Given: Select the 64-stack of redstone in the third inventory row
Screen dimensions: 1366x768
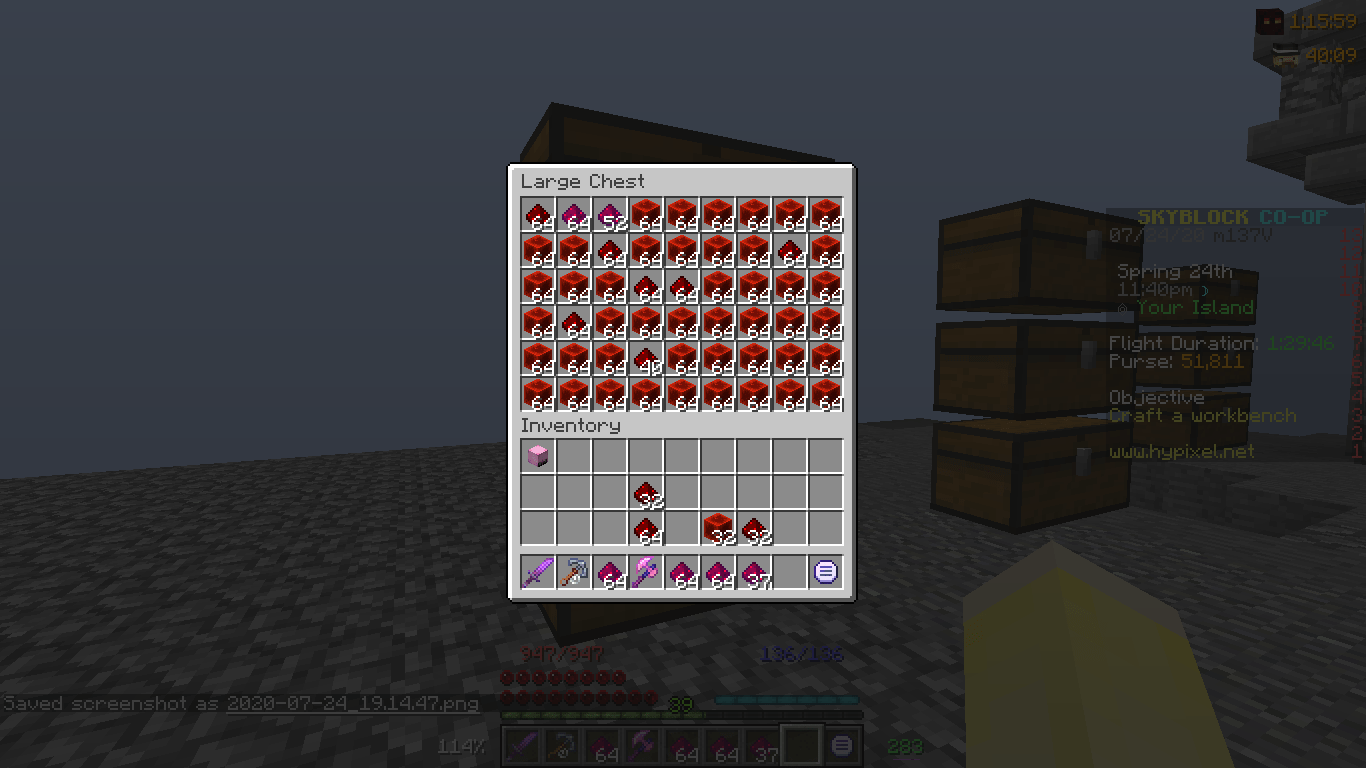Looking at the screenshot, I should point(645,527).
